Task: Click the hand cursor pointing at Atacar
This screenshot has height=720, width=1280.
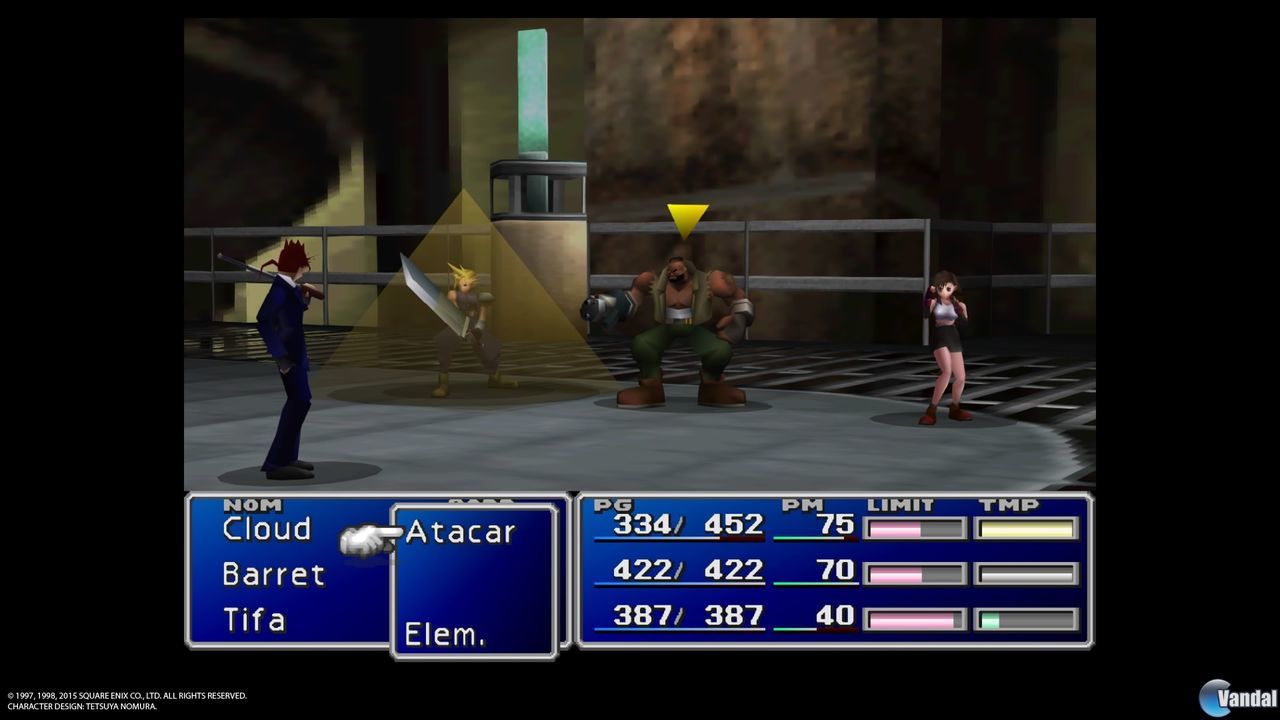Action: pos(365,537)
